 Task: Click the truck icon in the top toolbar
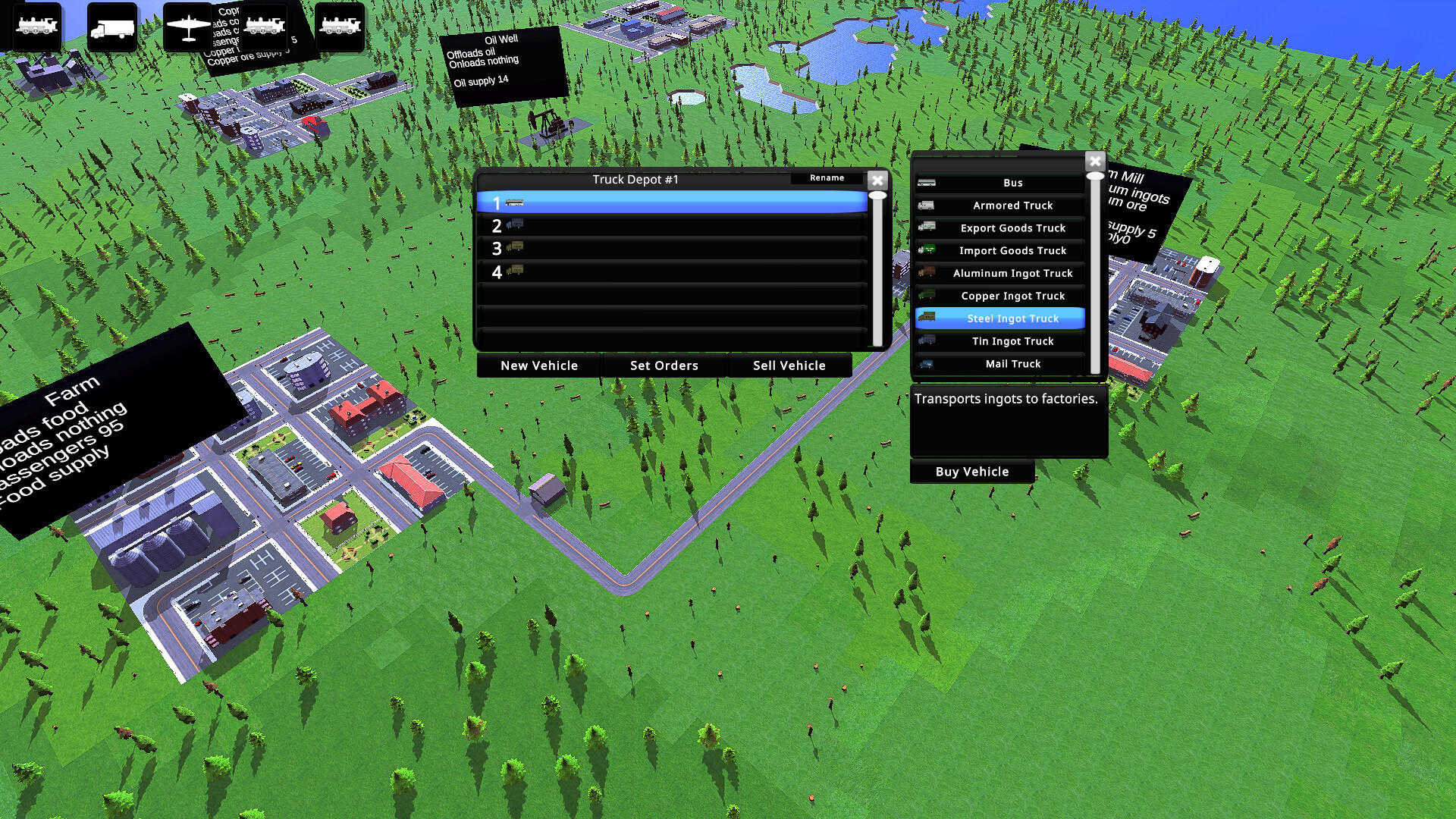(x=111, y=27)
